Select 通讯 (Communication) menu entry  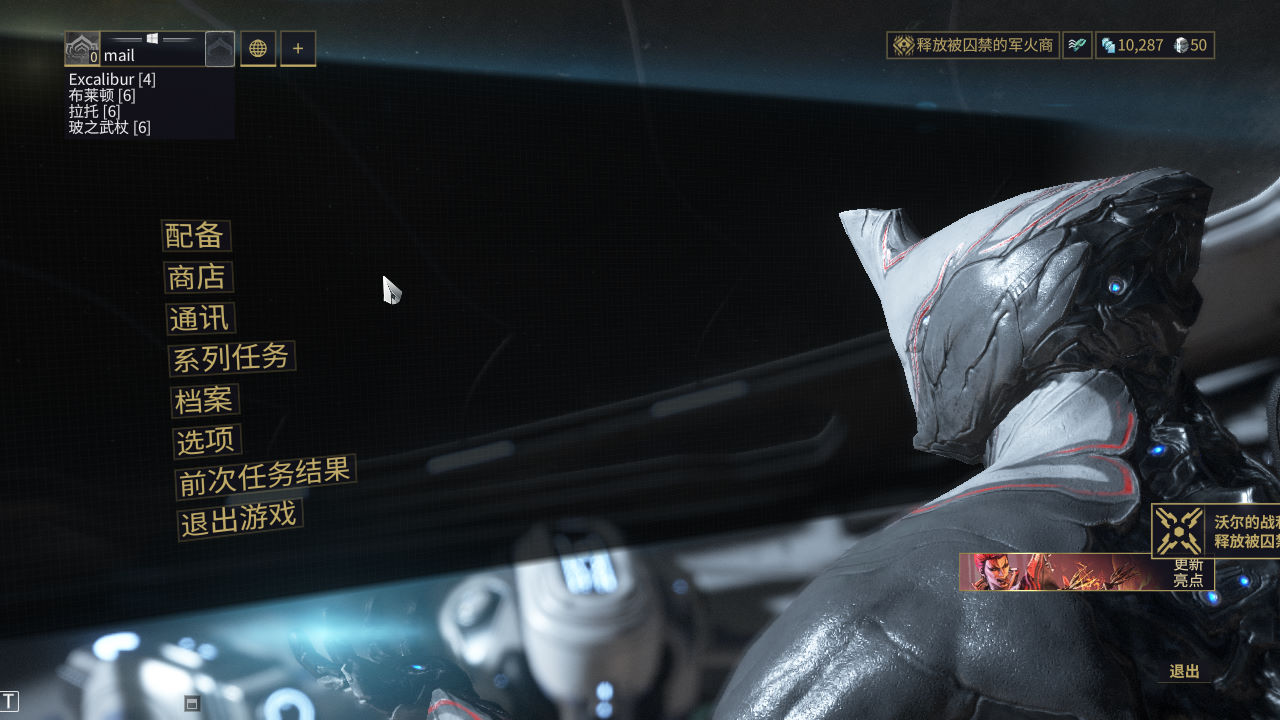click(x=201, y=319)
